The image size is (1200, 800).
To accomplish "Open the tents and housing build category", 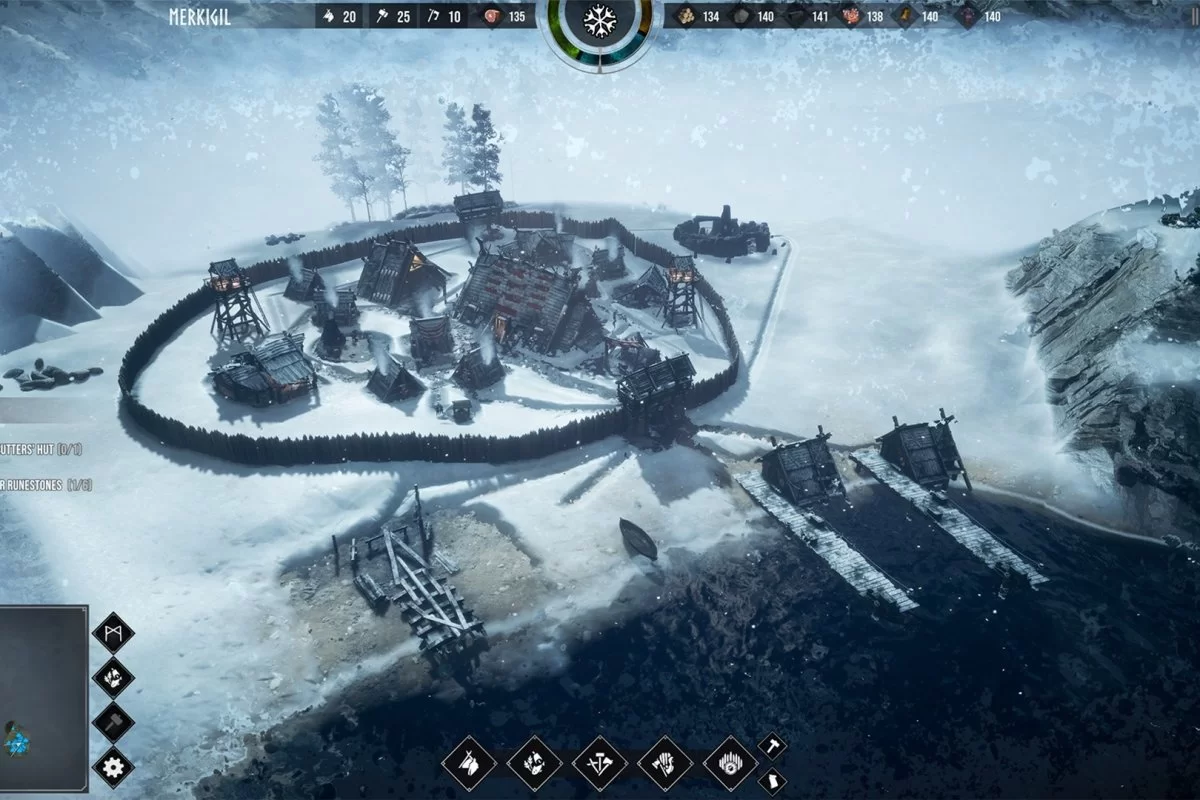I will coord(469,765).
